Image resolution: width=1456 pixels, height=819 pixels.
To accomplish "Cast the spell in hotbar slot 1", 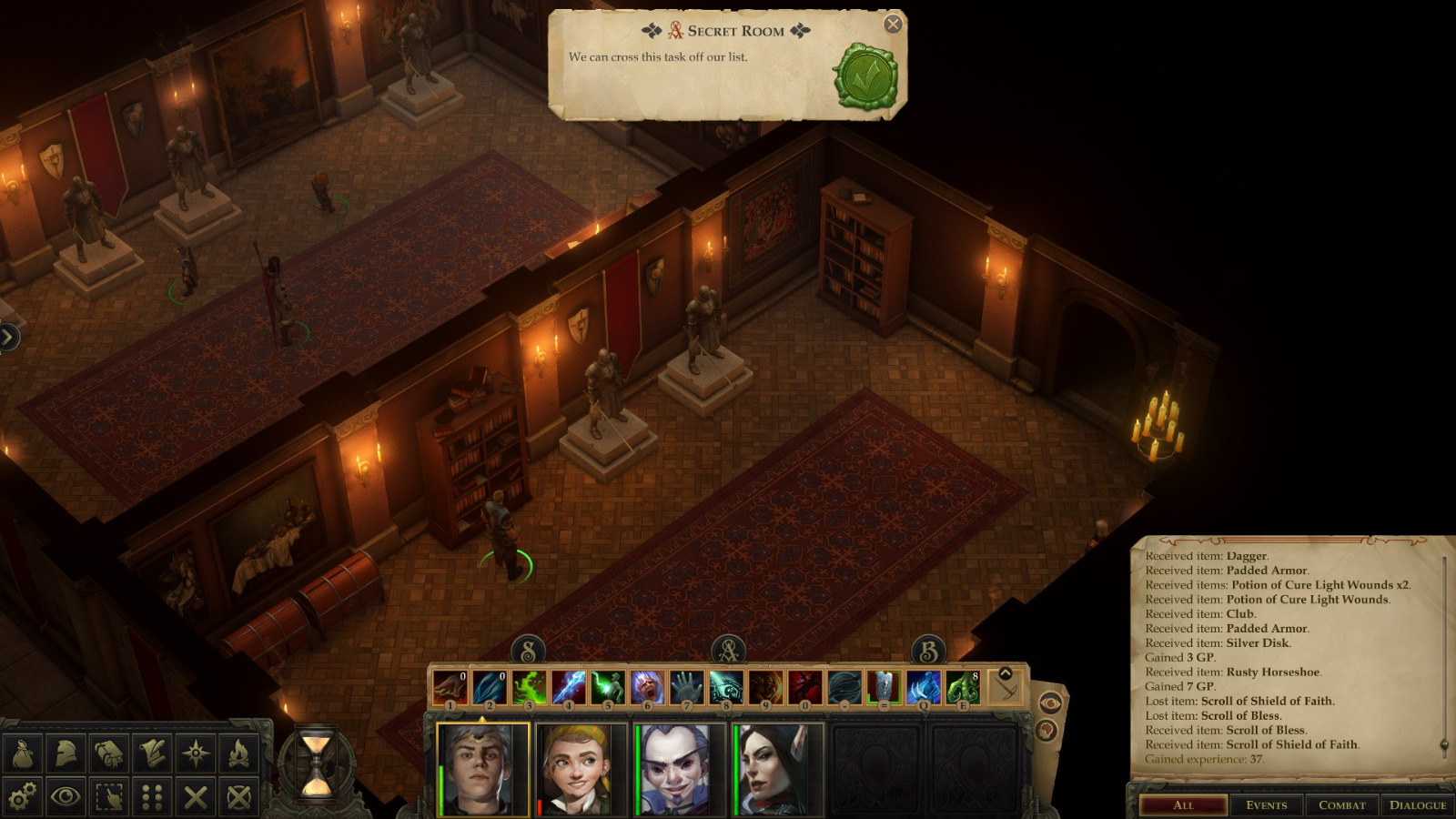I will click(452, 686).
